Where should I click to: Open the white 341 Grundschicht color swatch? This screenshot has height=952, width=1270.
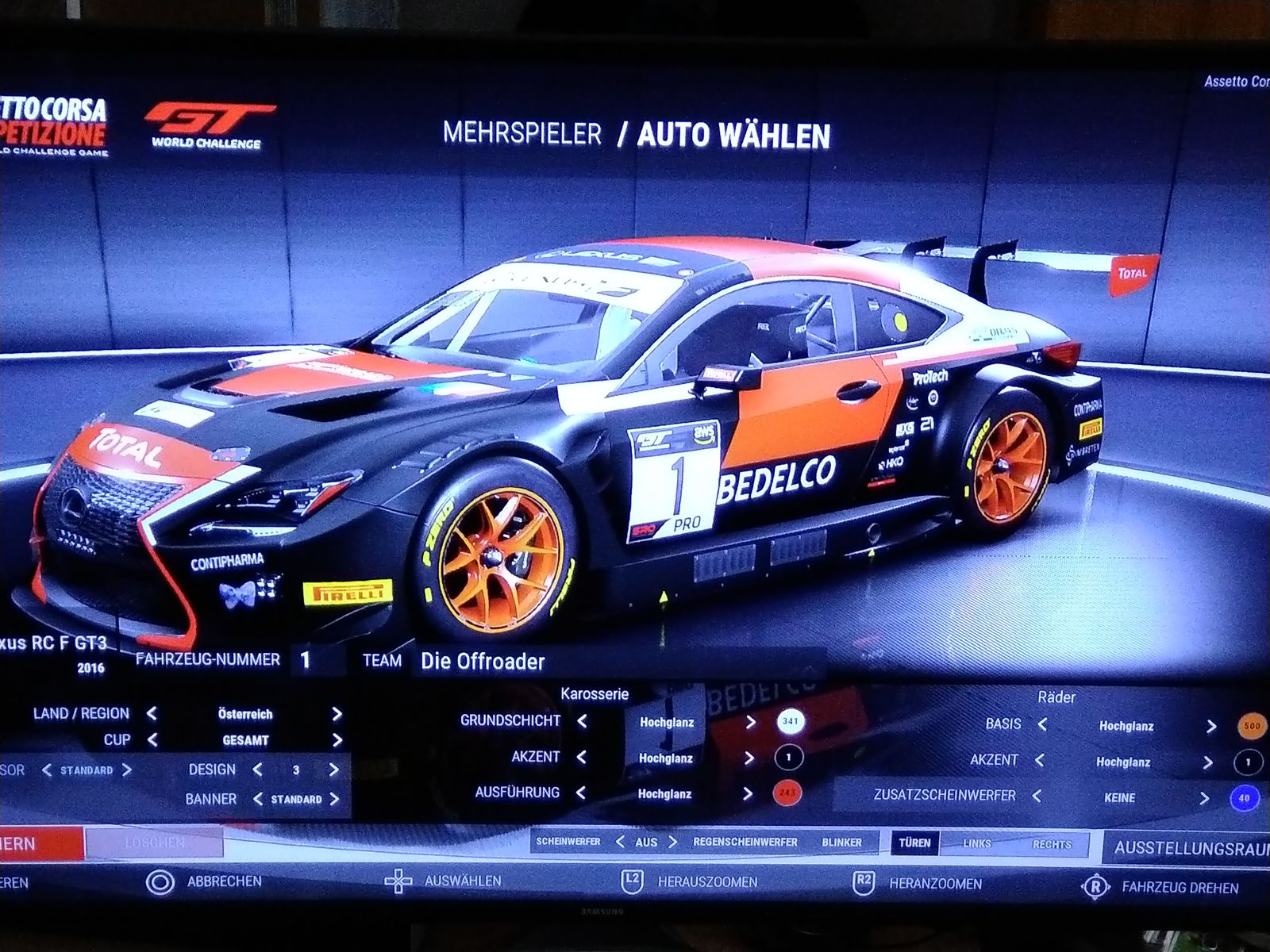tap(791, 722)
